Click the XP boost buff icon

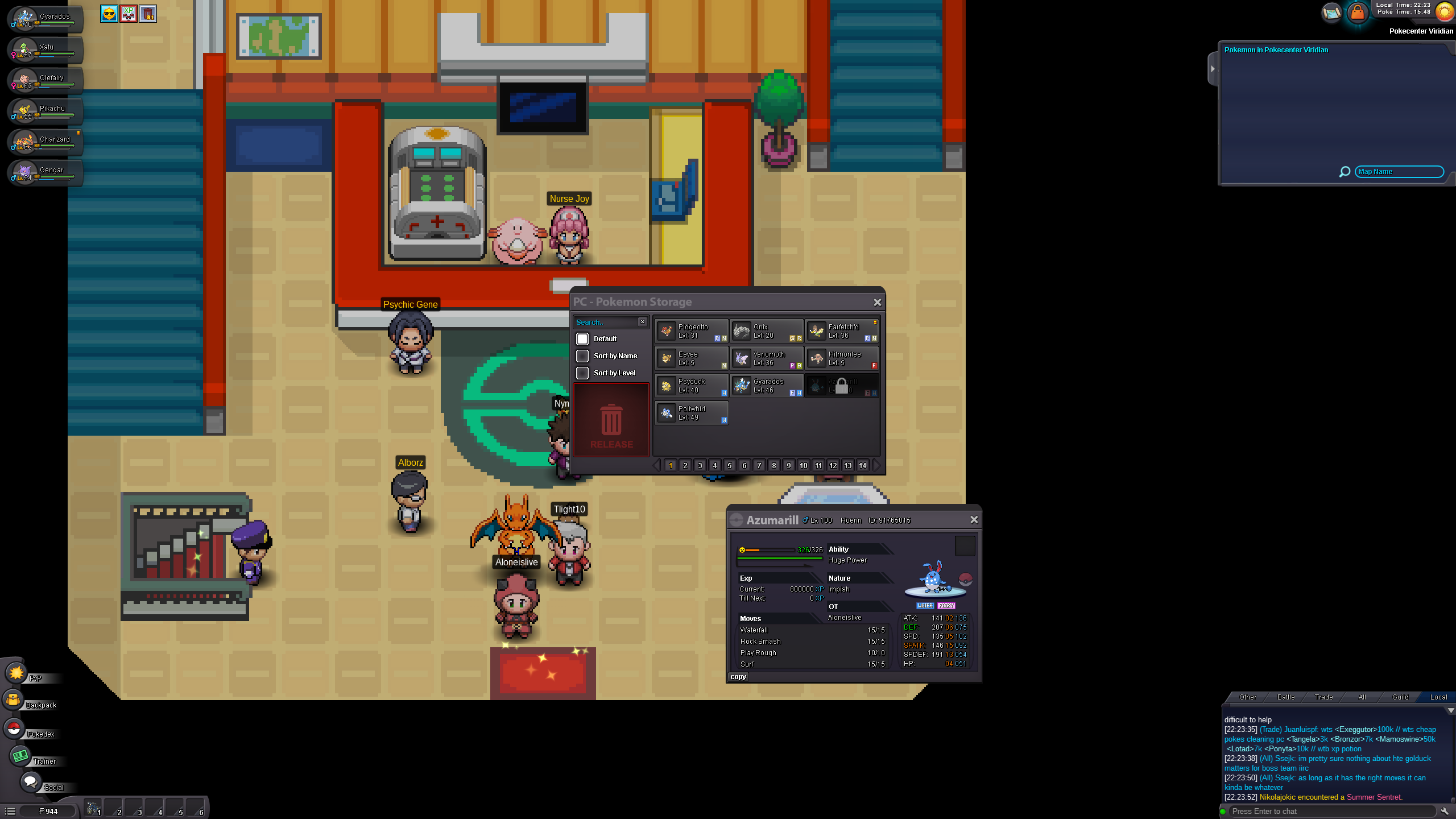(128, 14)
